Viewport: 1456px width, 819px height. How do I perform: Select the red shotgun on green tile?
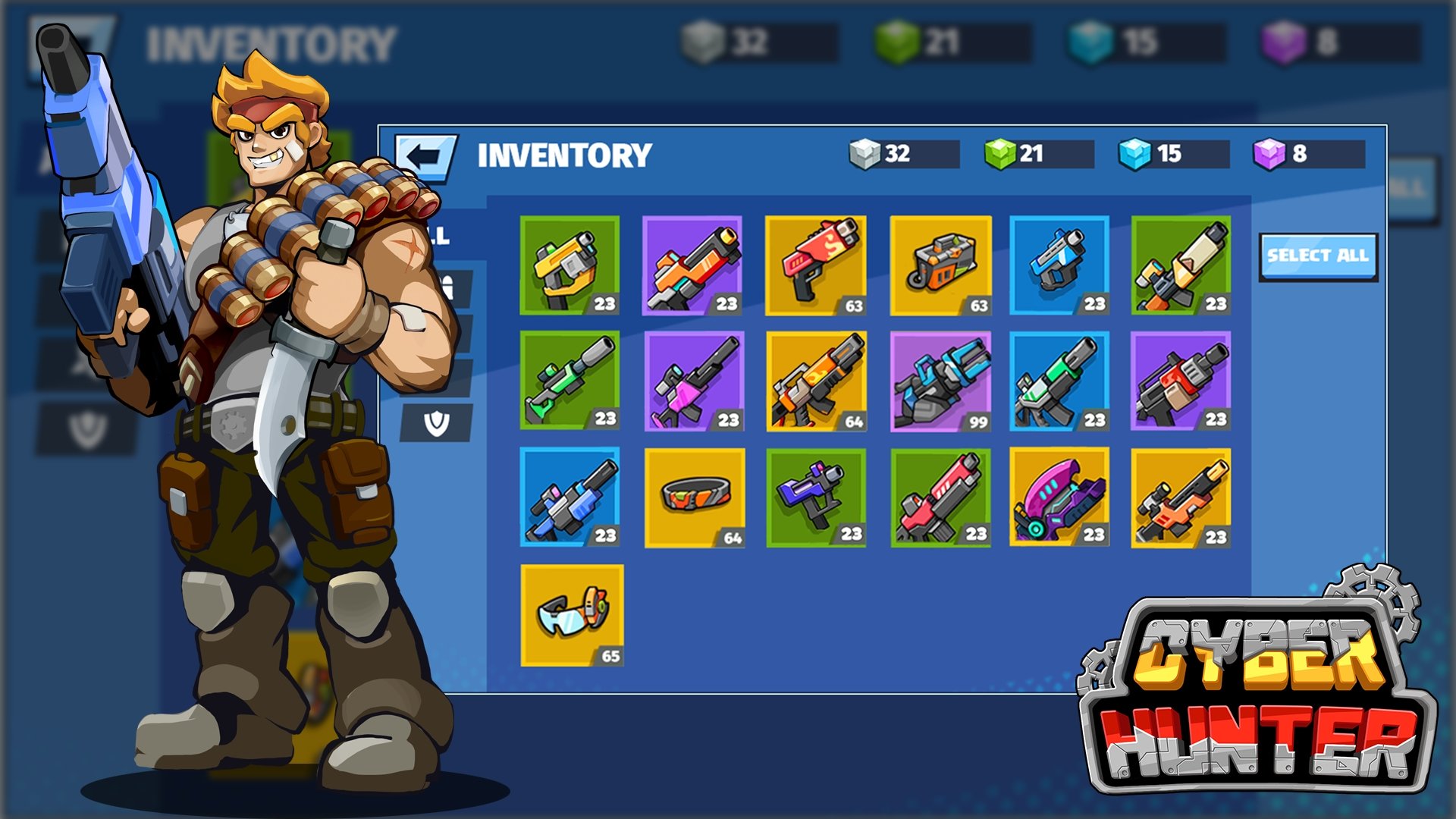pyautogui.click(x=940, y=497)
